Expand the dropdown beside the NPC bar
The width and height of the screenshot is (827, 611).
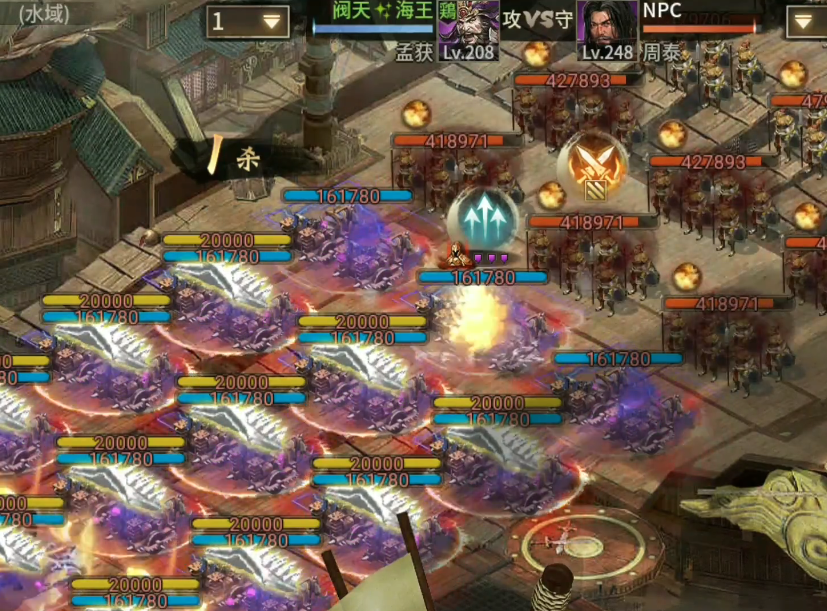(x=805, y=21)
